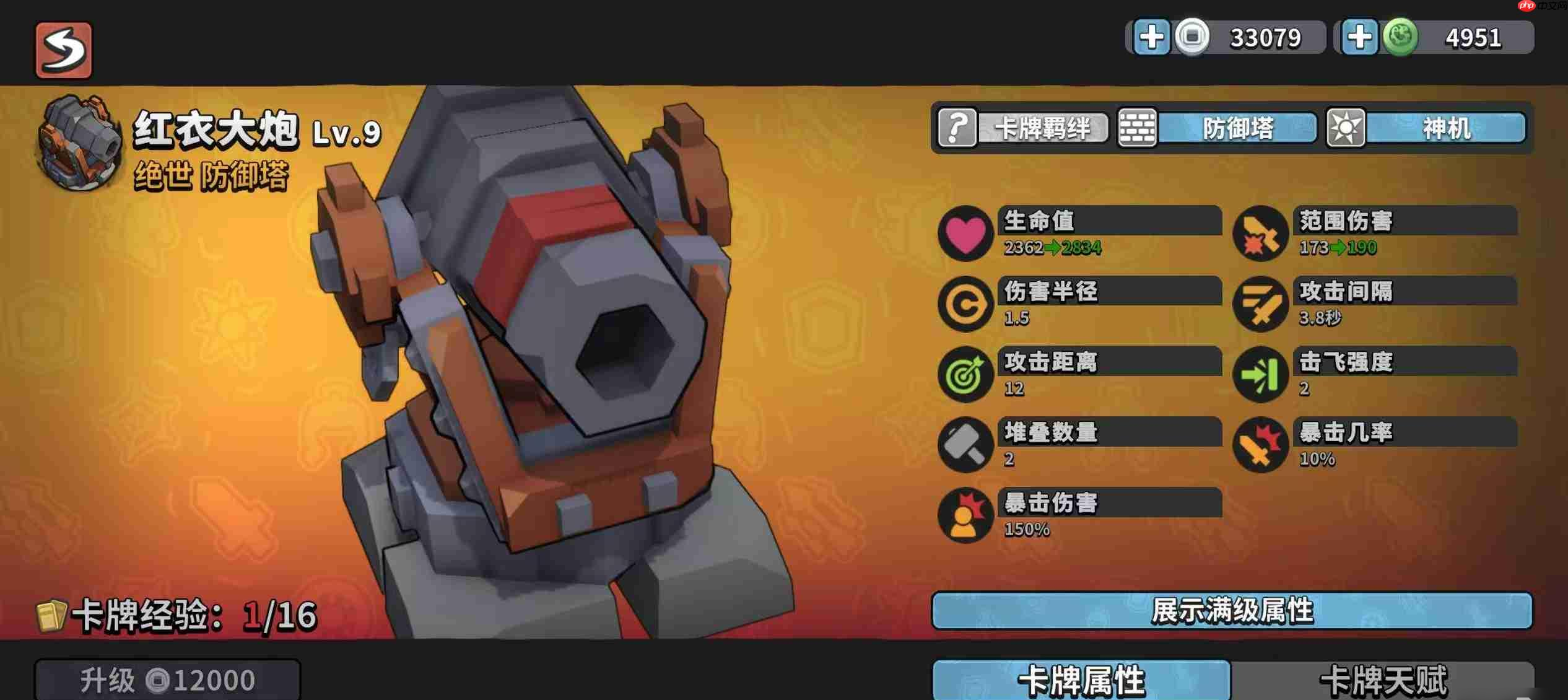Click the 堆叠数量 hammer icon

pyautogui.click(x=965, y=445)
